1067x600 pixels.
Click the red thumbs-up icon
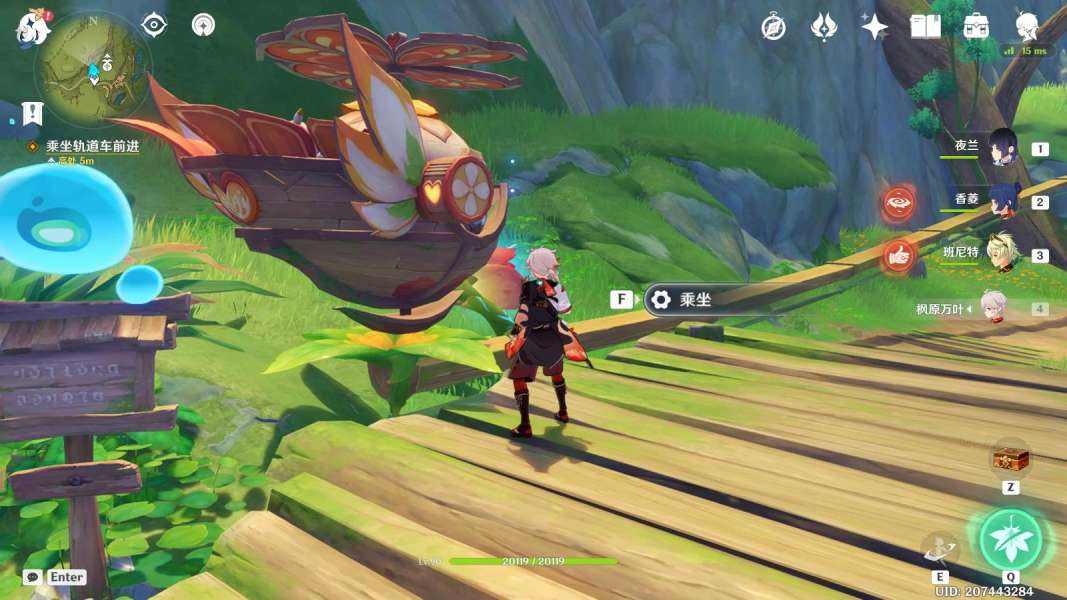(898, 256)
